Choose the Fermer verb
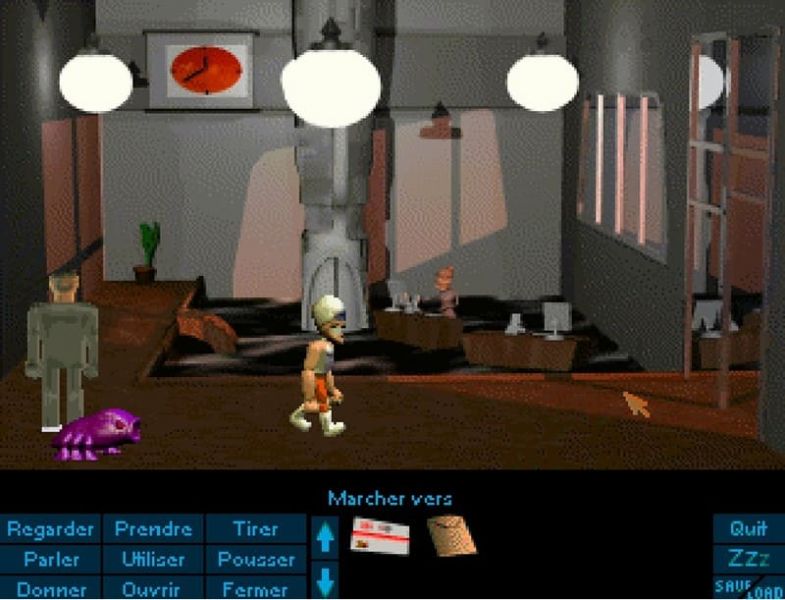 (256, 589)
